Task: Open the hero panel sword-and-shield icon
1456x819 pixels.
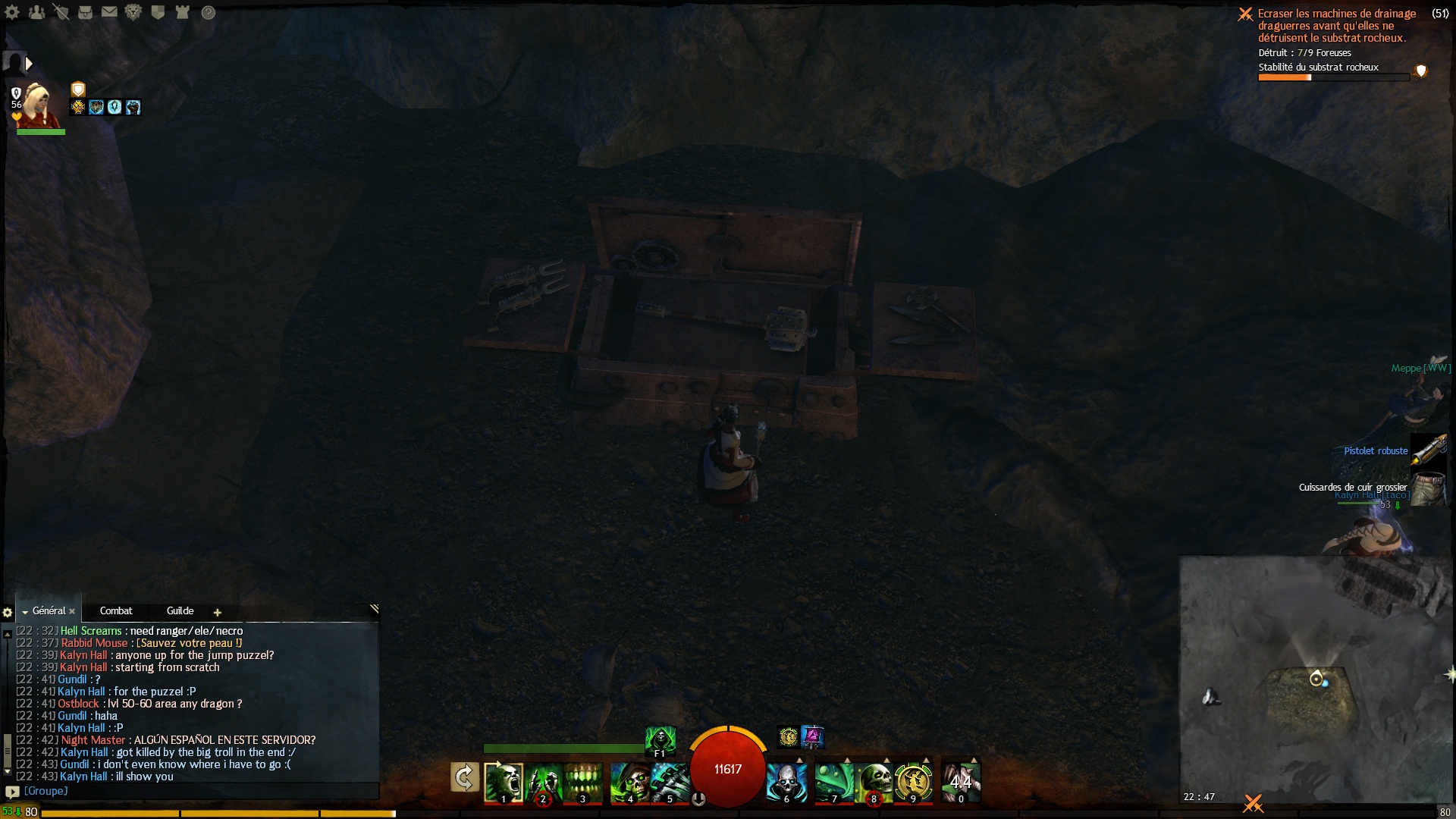Action: pyautogui.click(x=61, y=12)
